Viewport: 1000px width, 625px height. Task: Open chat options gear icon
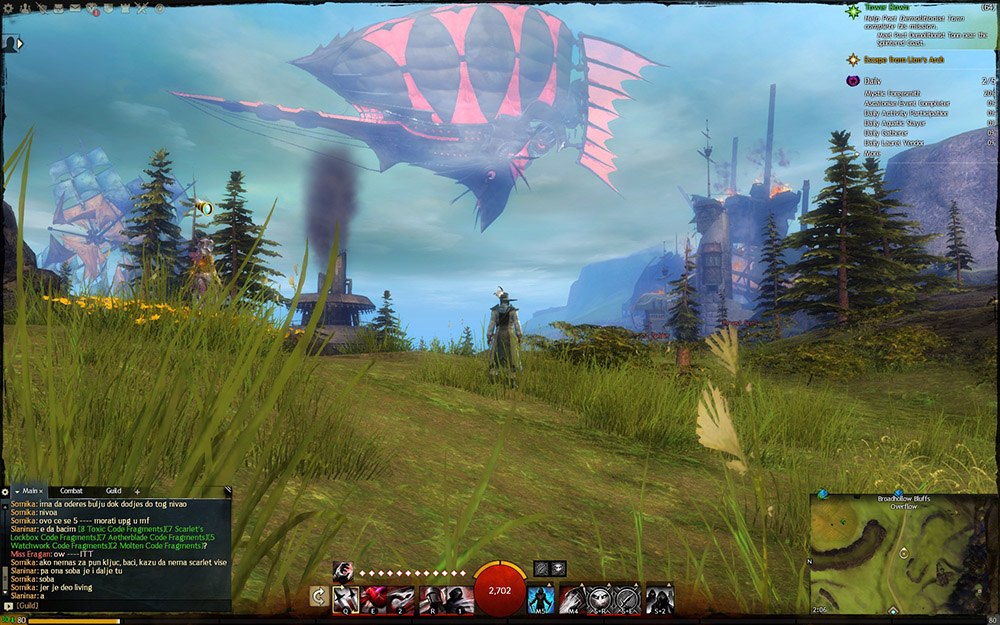(x=5, y=491)
